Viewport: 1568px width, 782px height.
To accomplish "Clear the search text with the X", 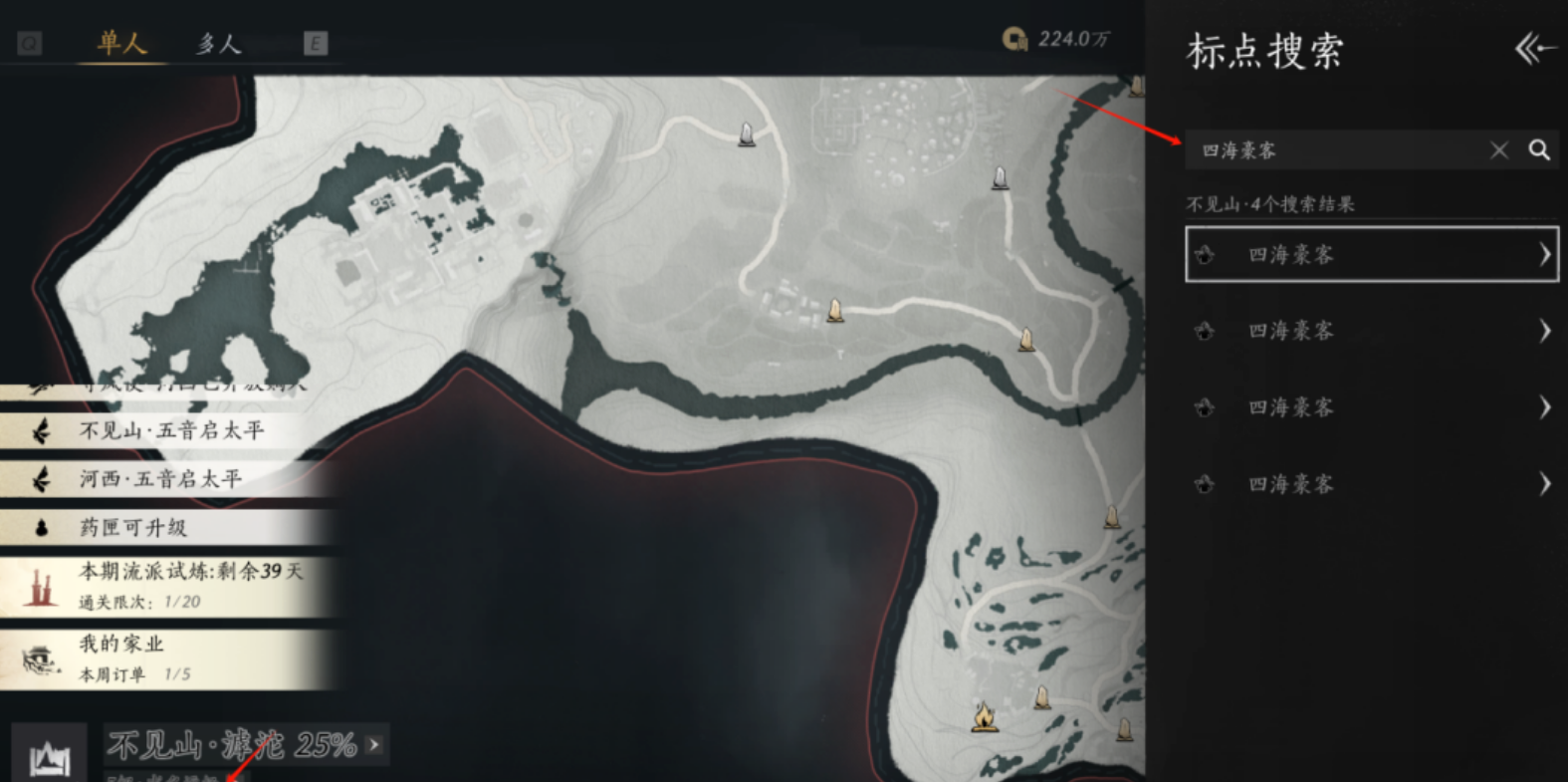I will [1498, 150].
